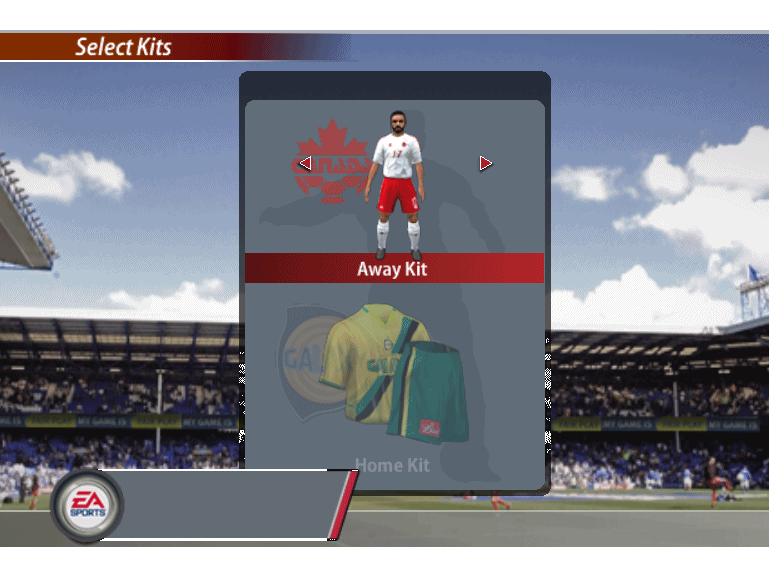Click the EA Sports logo badge
The width and height of the screenshot is (769, 568).
[x=87, y=506]
